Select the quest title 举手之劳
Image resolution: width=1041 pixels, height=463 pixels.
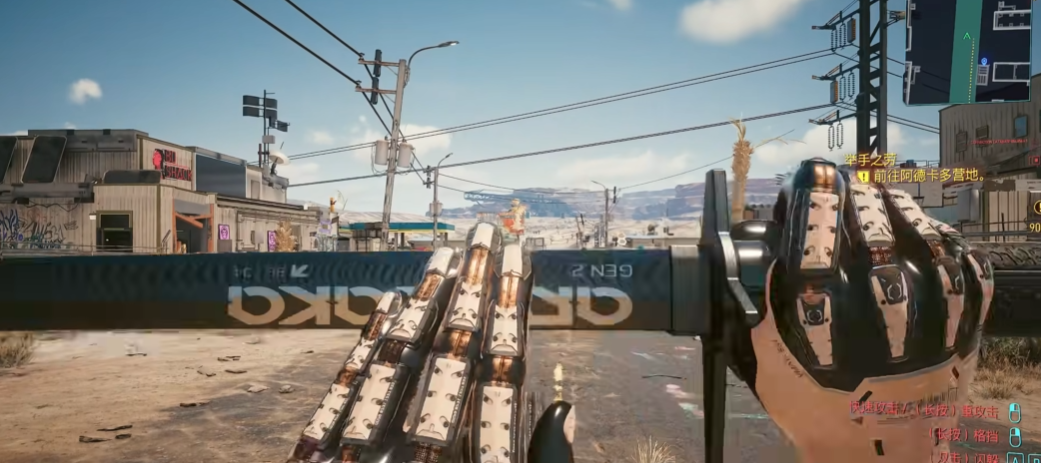(870, 158)
